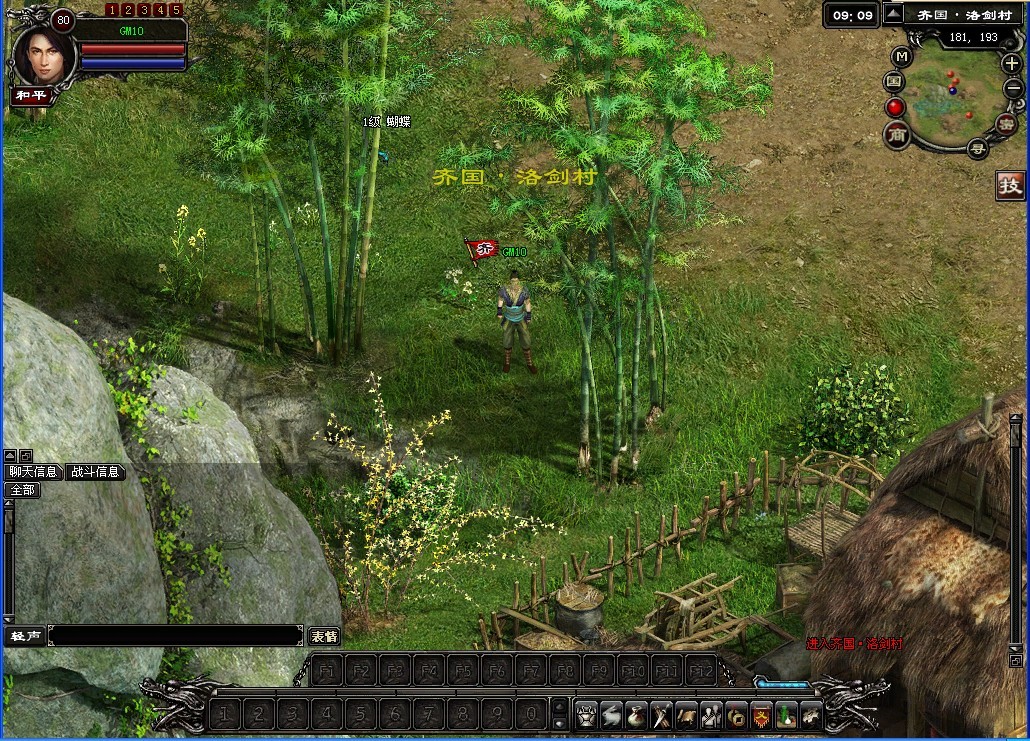
Task: Switch to the 聊天信息 chat tab
Action: [x=35, y=472]
